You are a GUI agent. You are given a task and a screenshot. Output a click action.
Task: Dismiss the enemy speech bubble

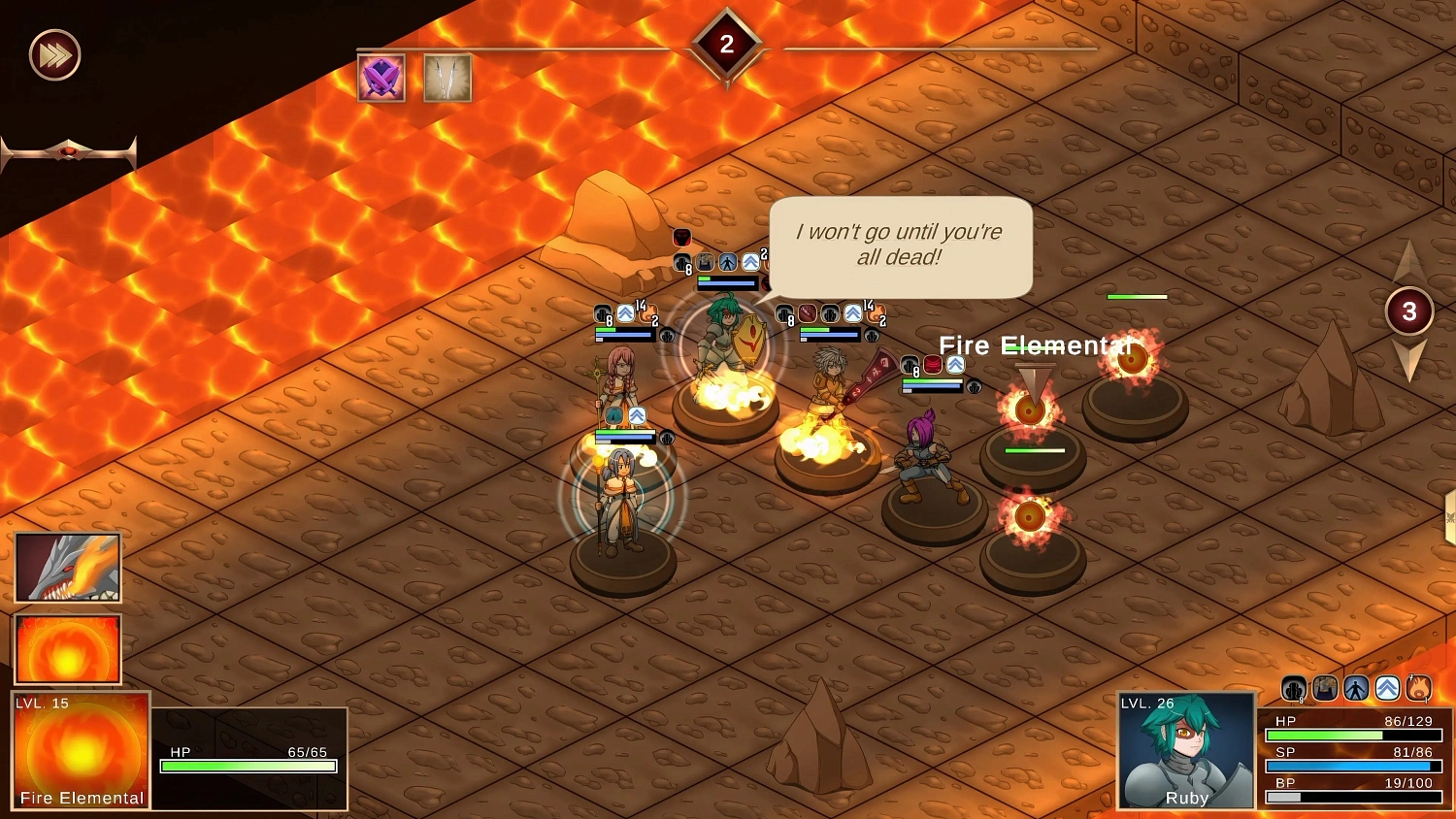coord(899,246)
